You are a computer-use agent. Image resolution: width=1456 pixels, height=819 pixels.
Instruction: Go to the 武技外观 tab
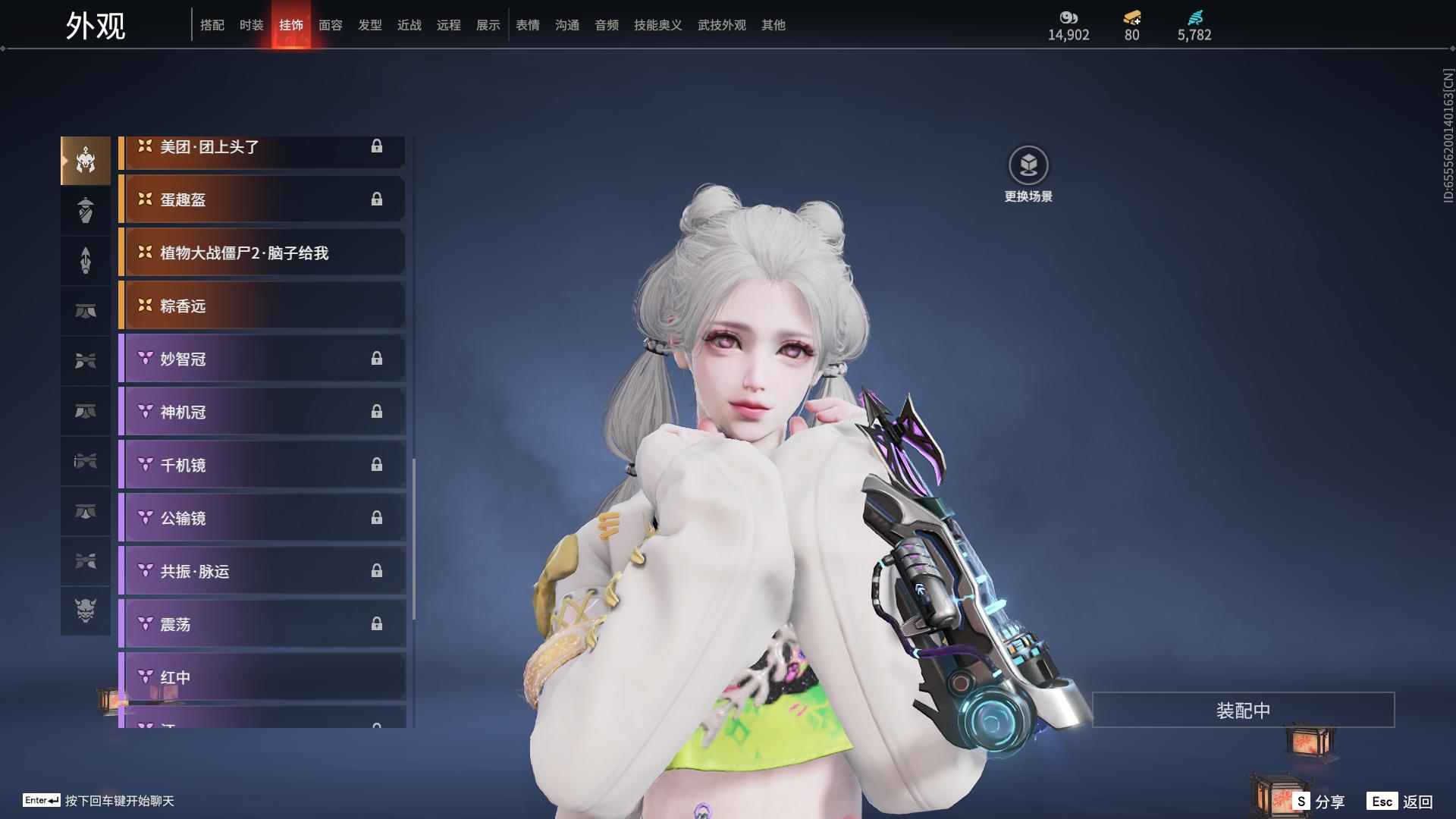(721, 25)
